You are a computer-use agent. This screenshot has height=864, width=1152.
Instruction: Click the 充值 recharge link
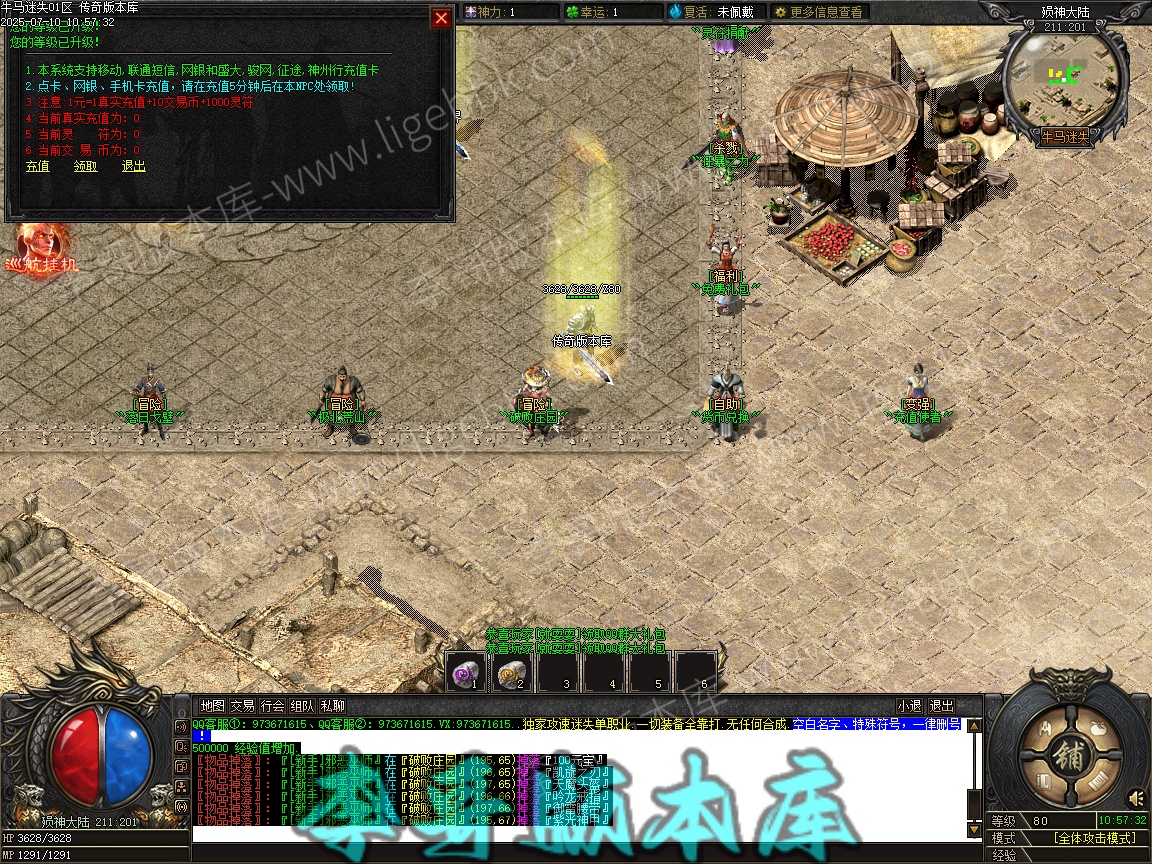[37, 166]
